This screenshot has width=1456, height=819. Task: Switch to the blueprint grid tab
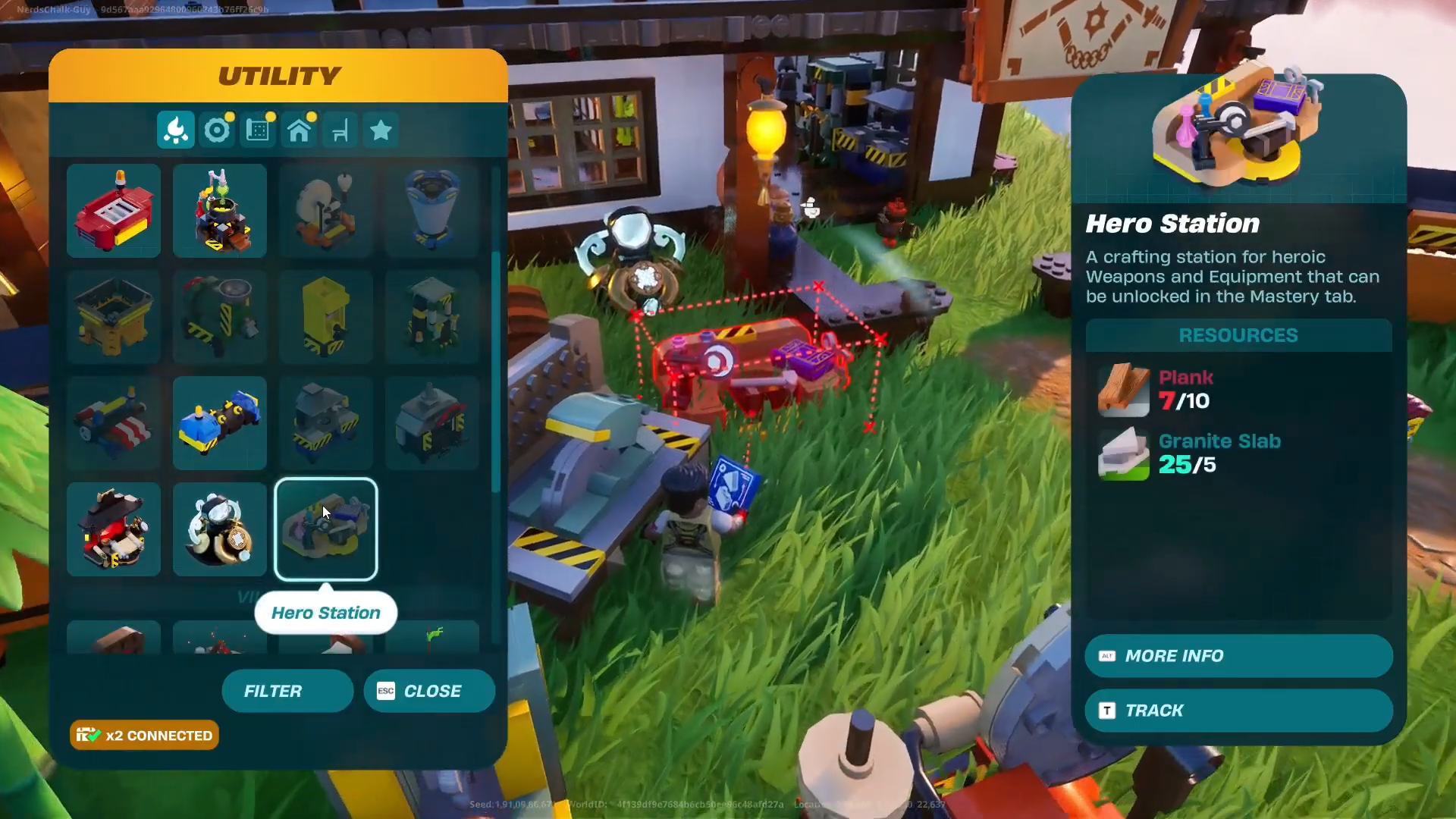[258, 130]
